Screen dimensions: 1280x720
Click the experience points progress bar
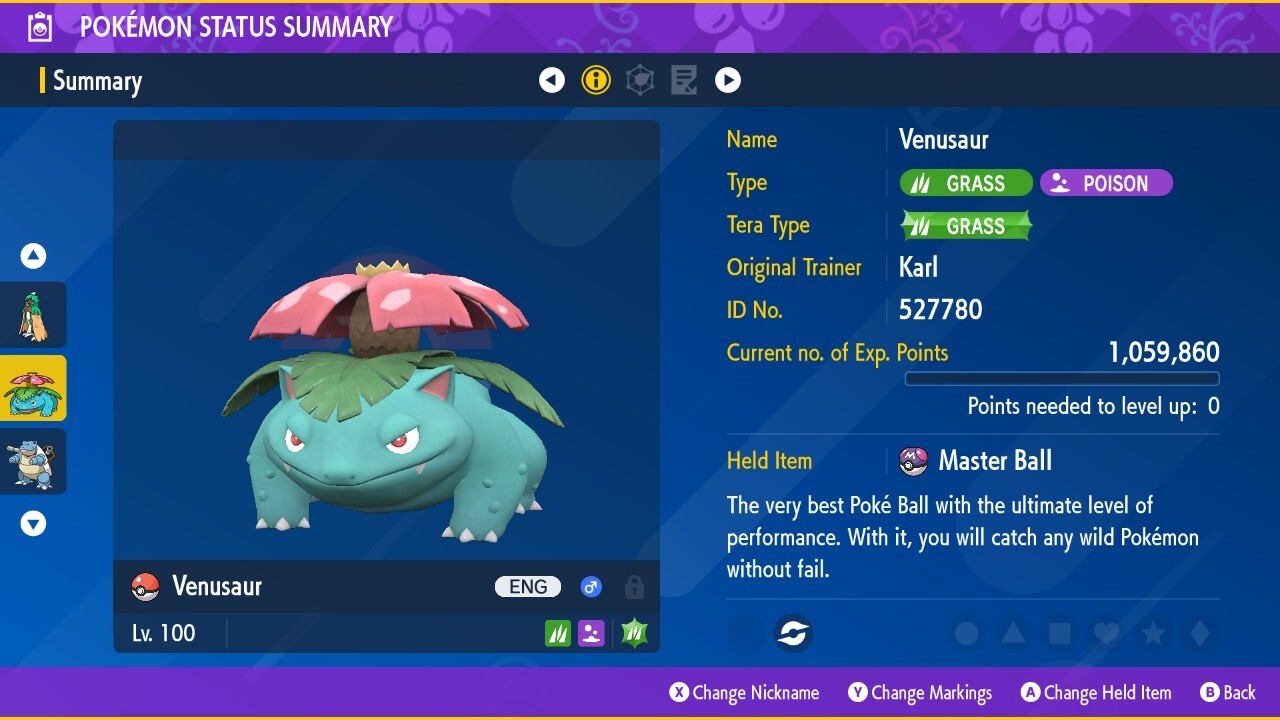[x=1062, y=379]
